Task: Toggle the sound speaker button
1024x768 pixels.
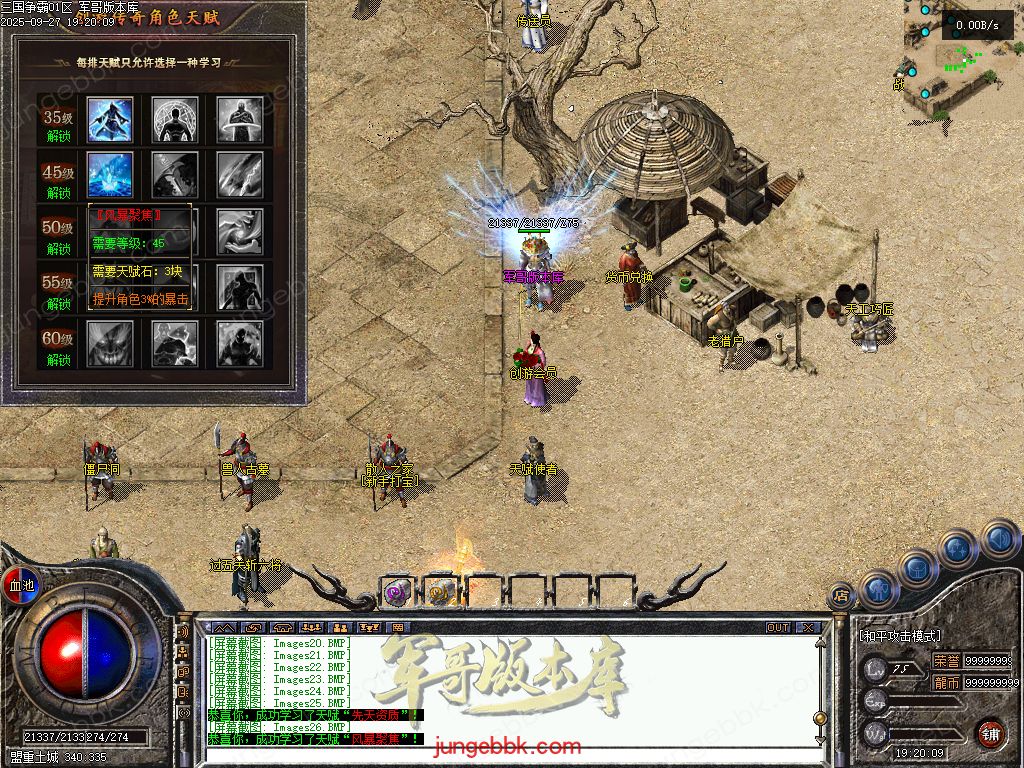Action: (x=997, y=539)
